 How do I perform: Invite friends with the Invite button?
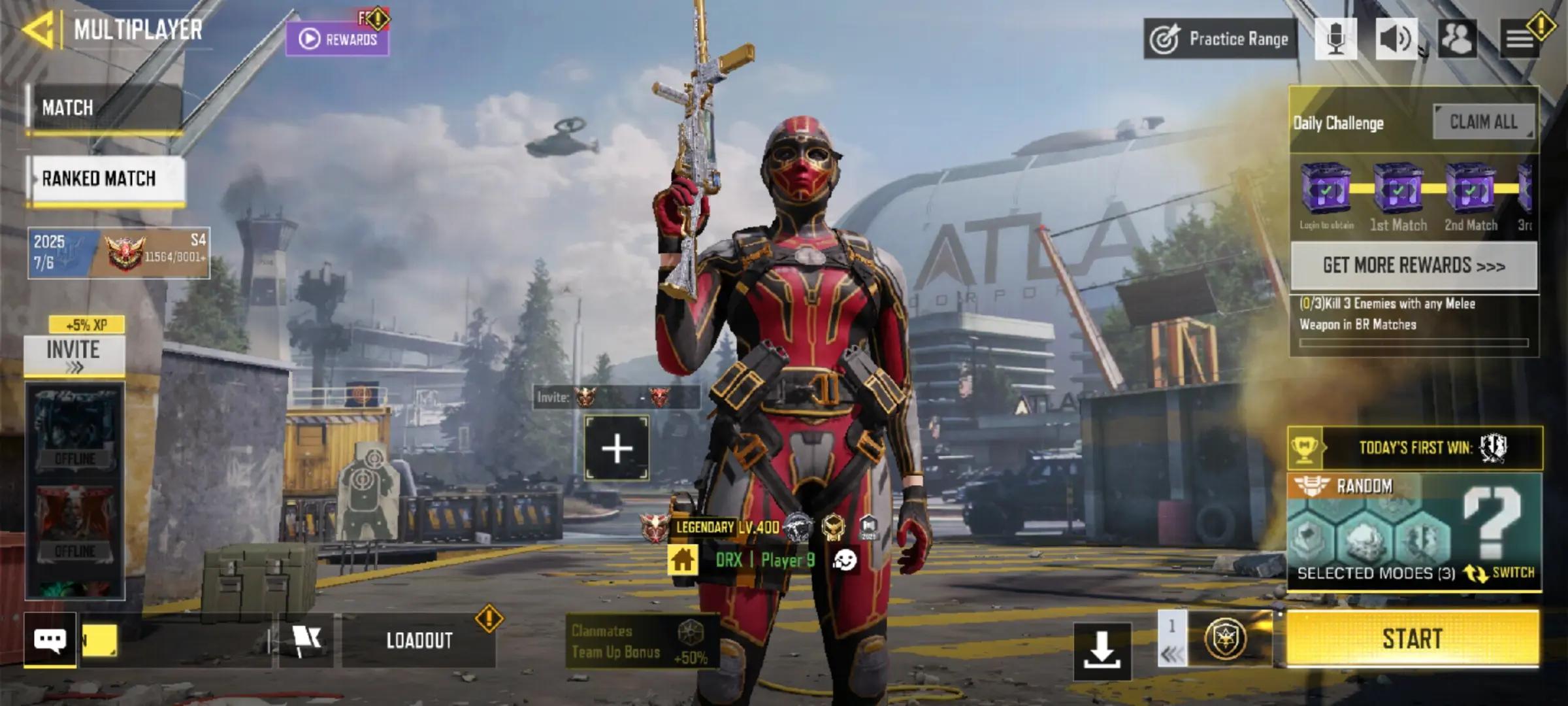(74, 356)
